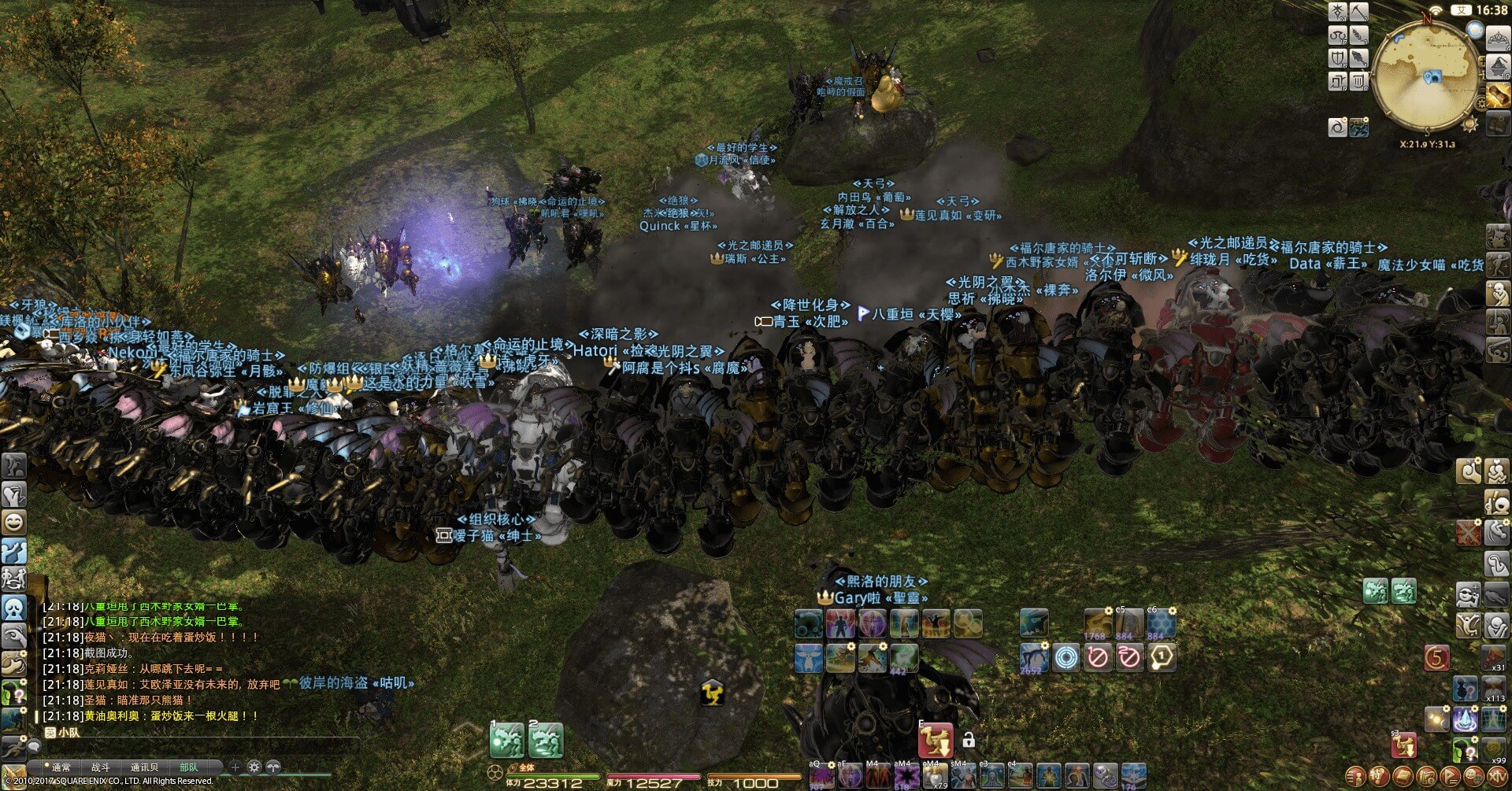The height and width of the screenshot is (791, 1512).
Task: Select the 通讯贝 chat tab
Action: [144, 767]
